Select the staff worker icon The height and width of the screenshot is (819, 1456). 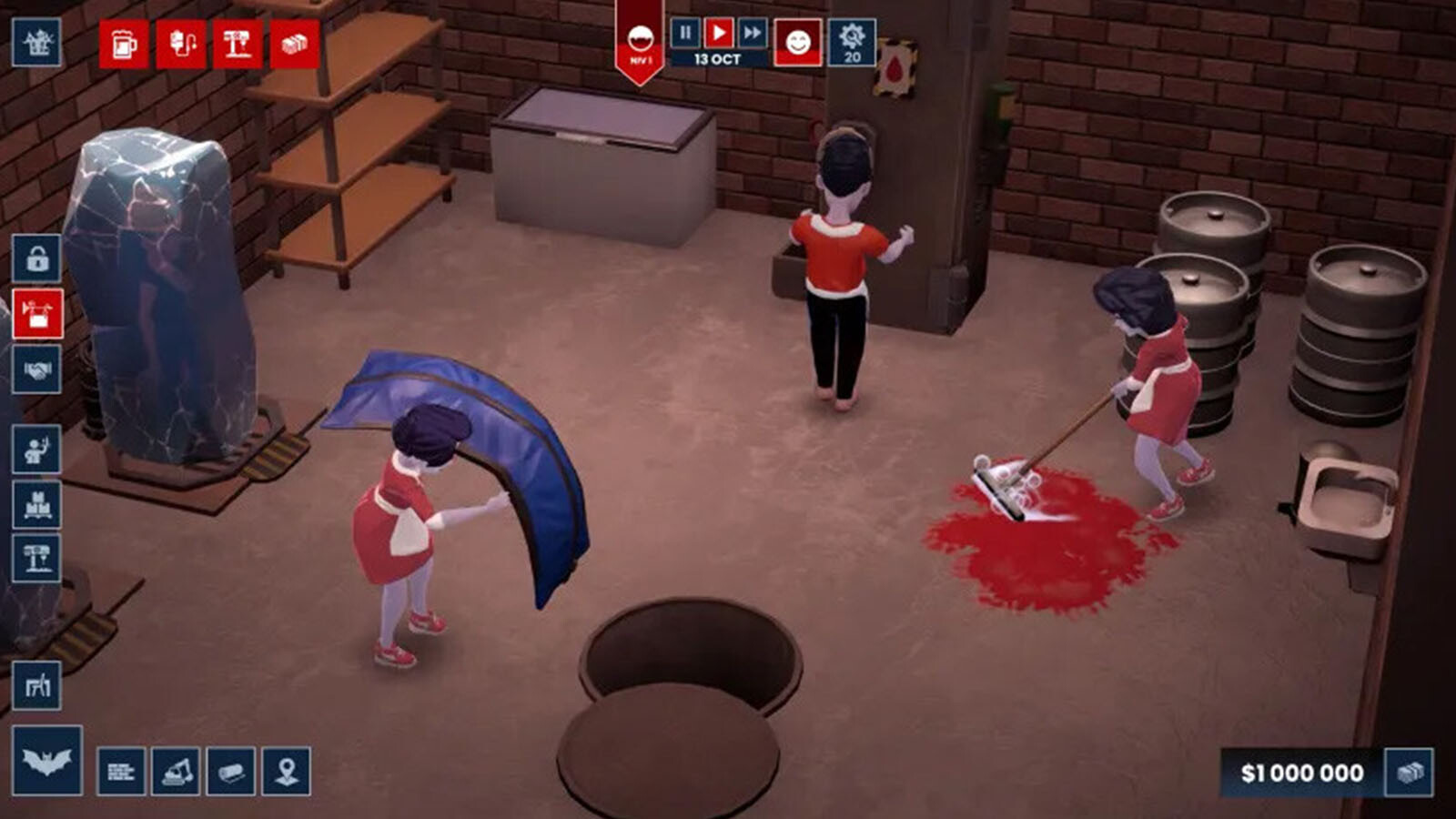pos(37,450)
